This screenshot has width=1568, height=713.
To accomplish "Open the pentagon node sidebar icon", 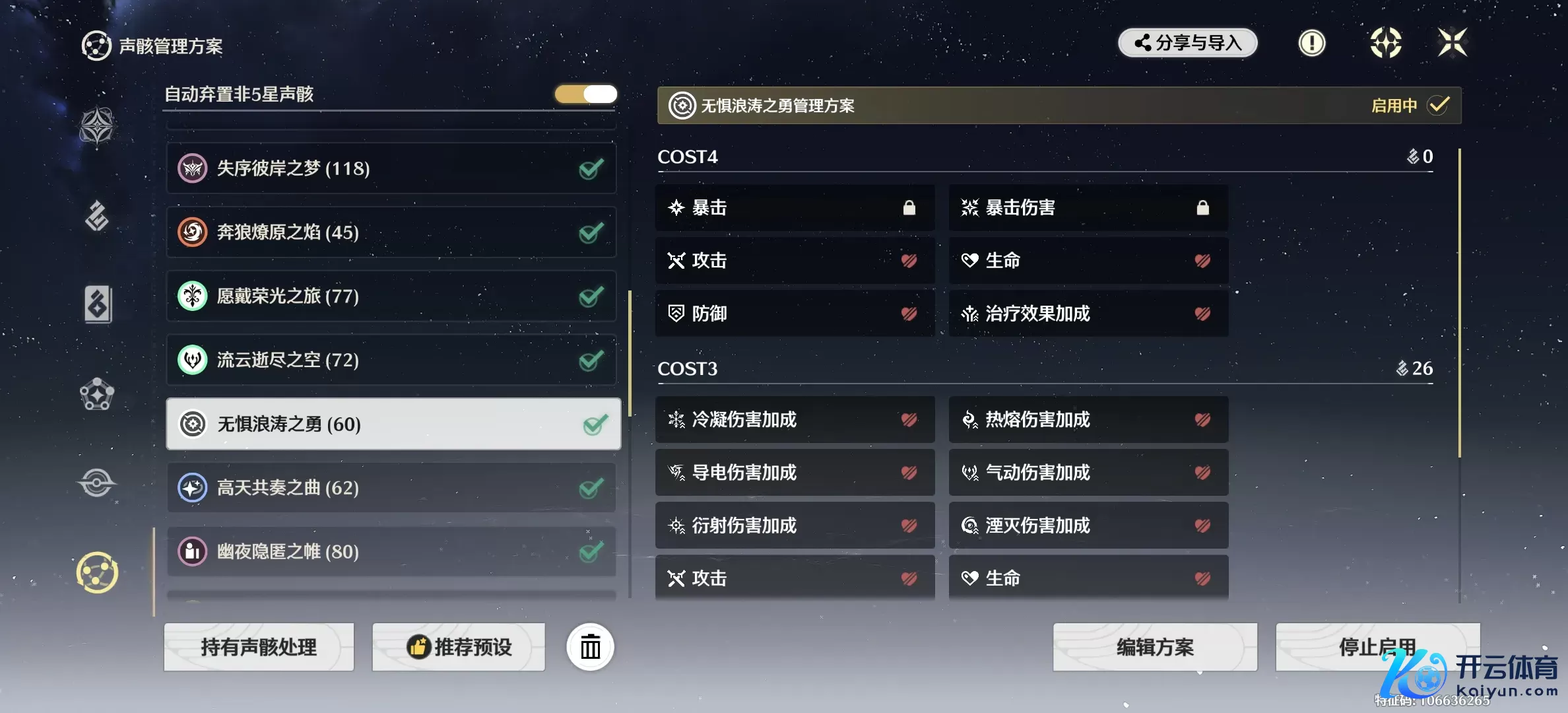I will 97,395.
